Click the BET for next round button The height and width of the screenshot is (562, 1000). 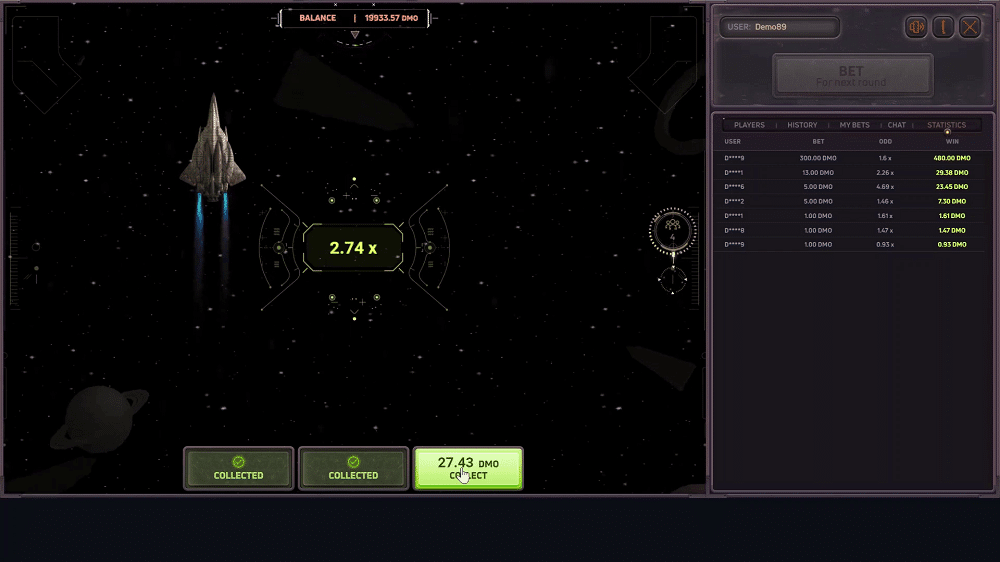(852, 75)
